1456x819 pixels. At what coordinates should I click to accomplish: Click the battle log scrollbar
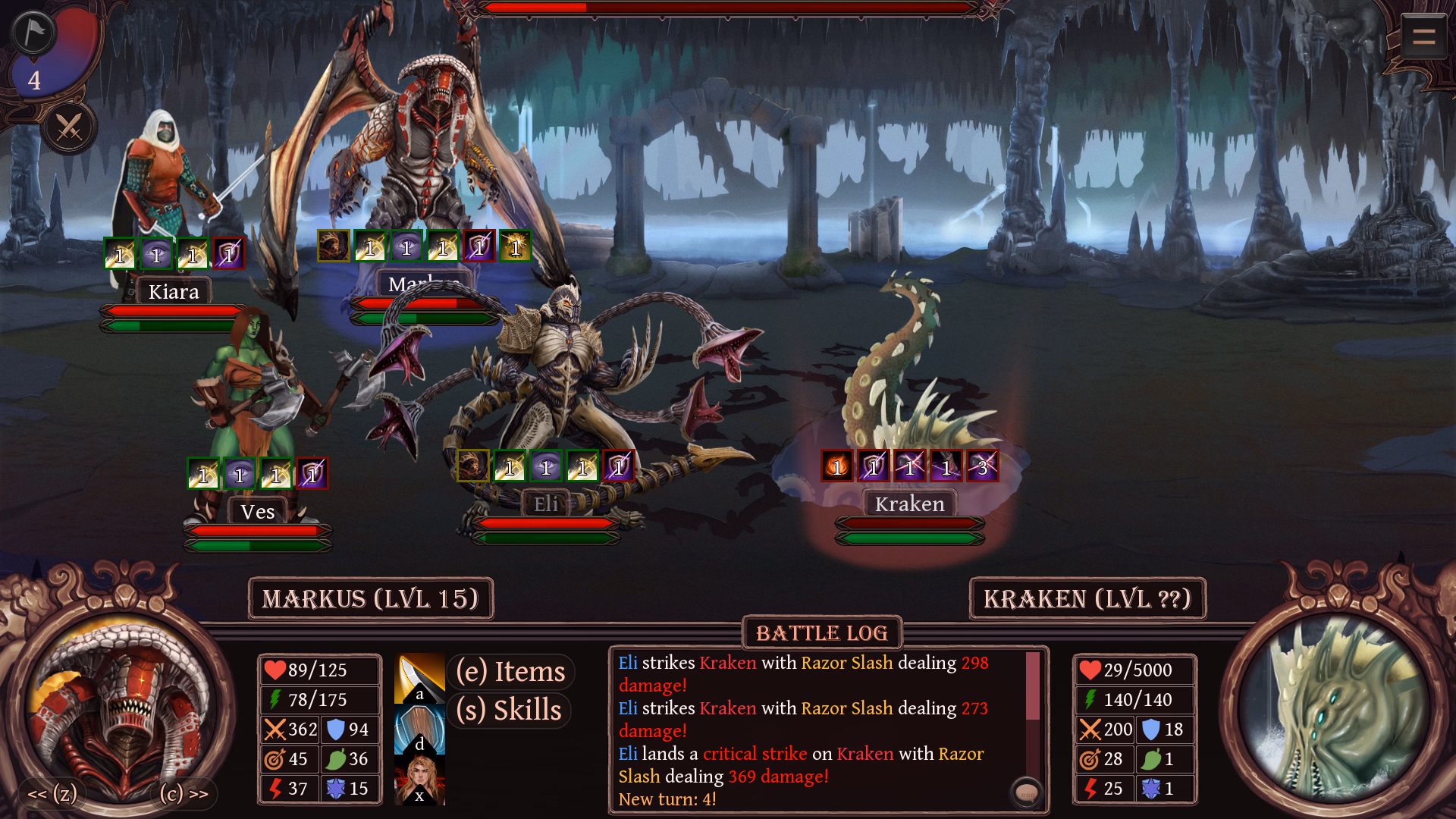click(x=1032, y=686)
